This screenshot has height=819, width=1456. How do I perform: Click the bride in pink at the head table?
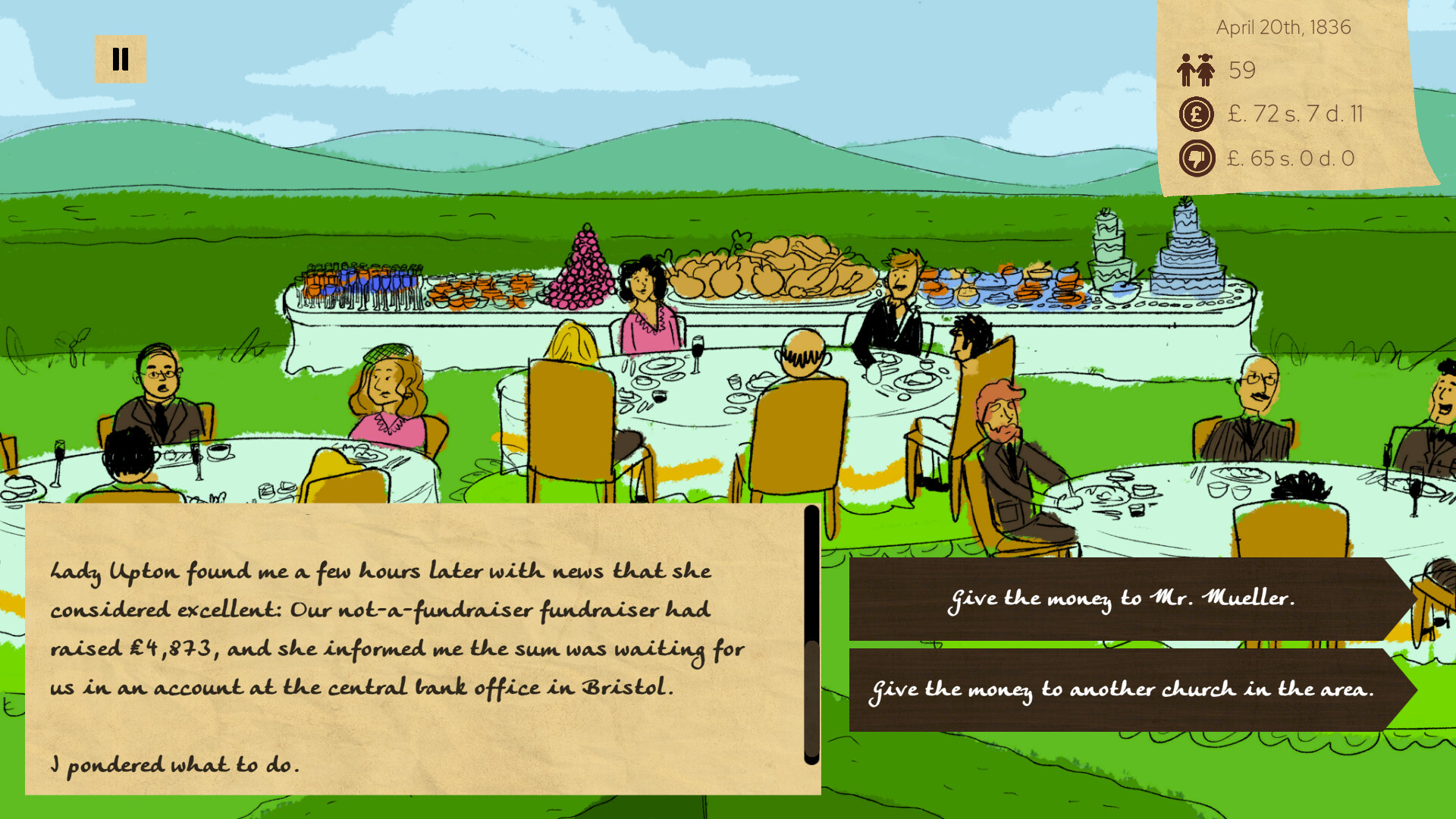click(646, 303)
